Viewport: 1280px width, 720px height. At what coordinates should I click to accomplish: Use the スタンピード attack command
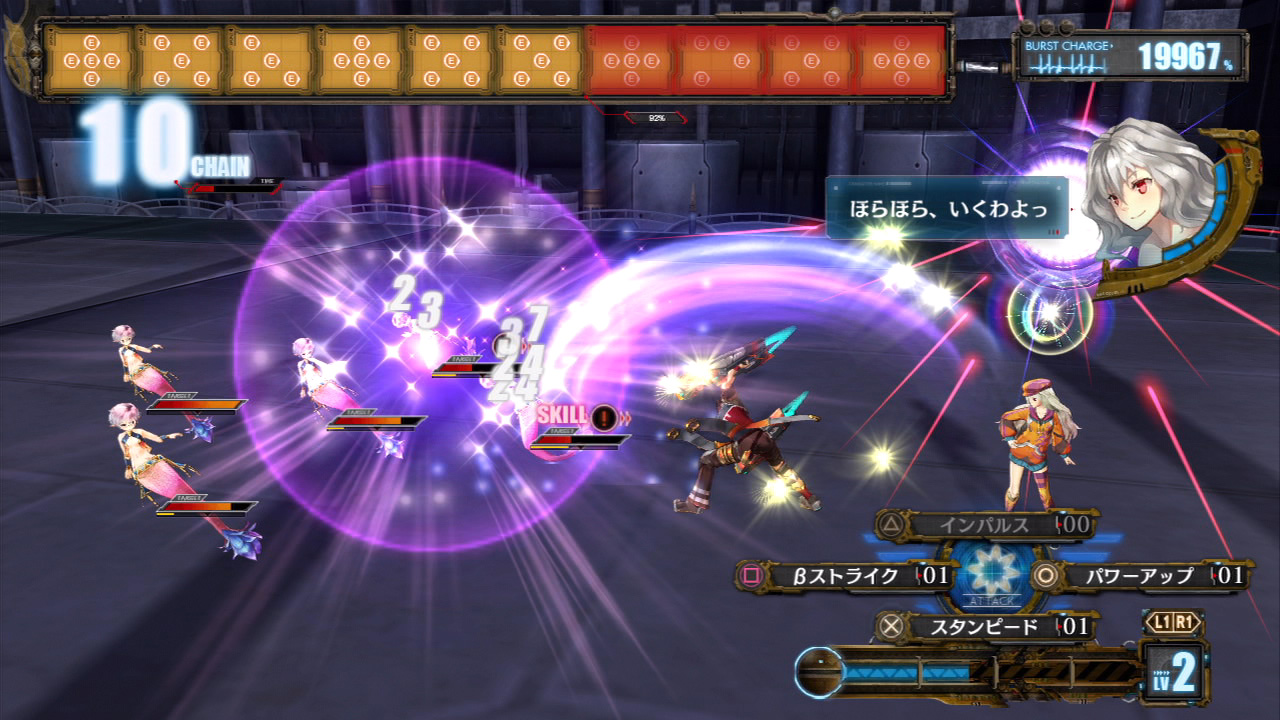[x=984, y=627]
